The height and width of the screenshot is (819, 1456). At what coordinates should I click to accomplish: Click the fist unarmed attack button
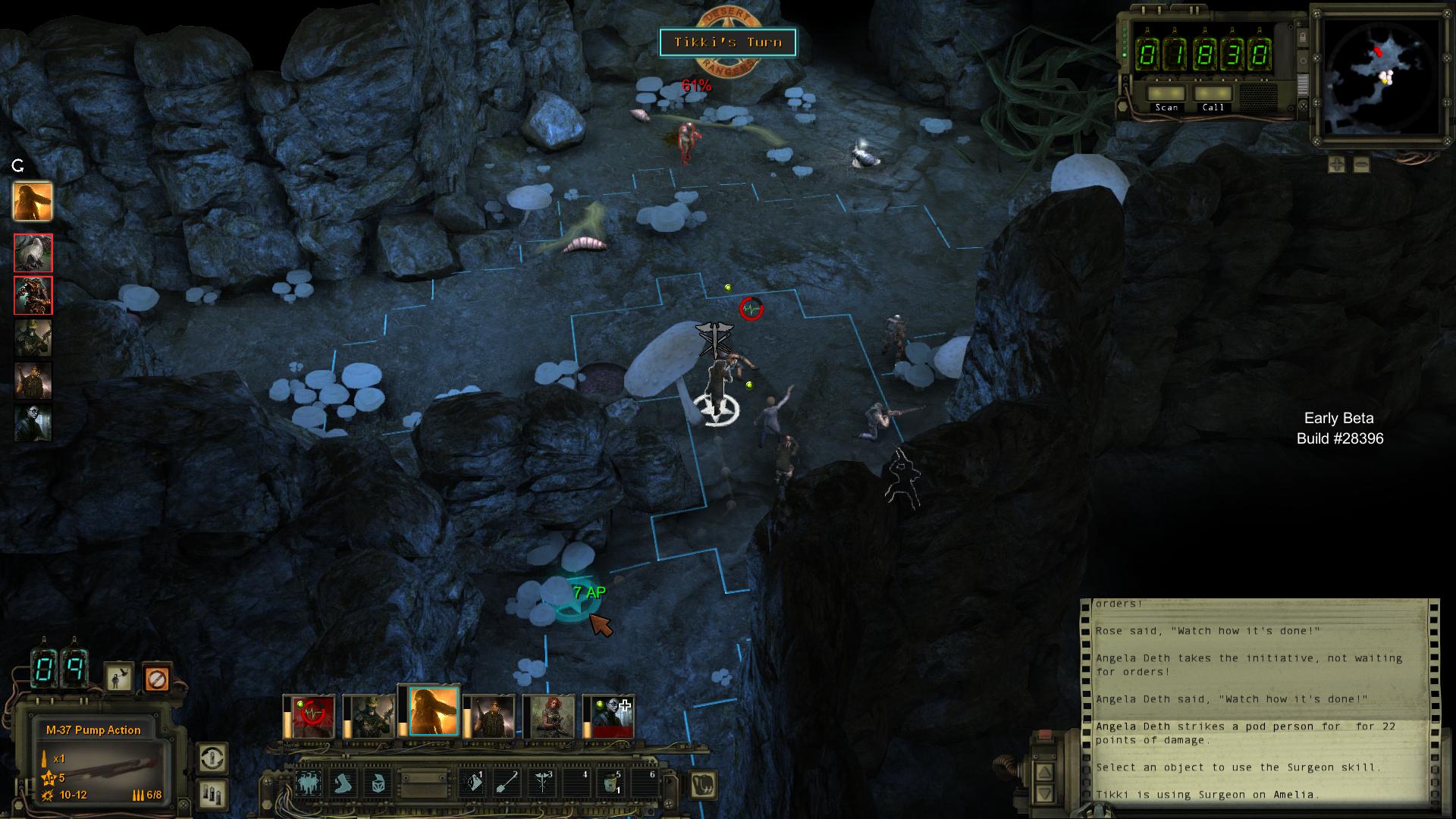tap(704, 784)
